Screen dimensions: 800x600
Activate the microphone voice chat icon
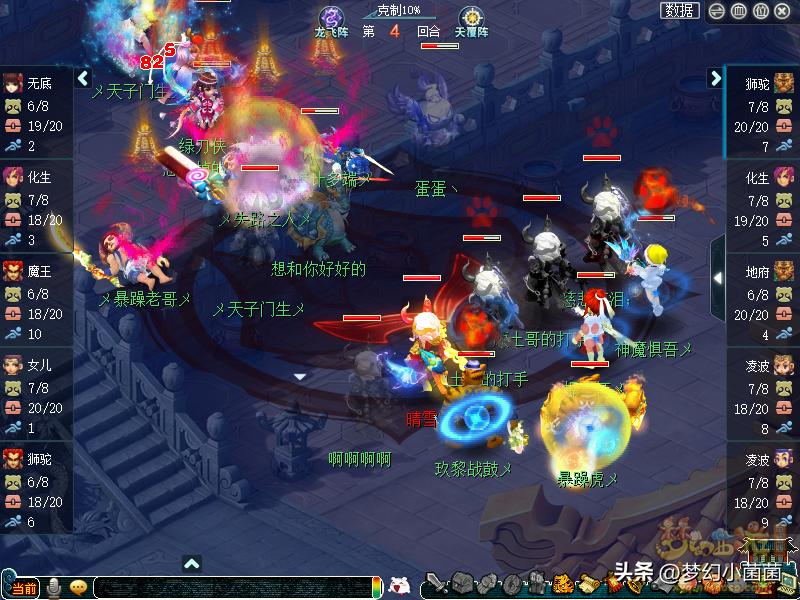[53, 587]
